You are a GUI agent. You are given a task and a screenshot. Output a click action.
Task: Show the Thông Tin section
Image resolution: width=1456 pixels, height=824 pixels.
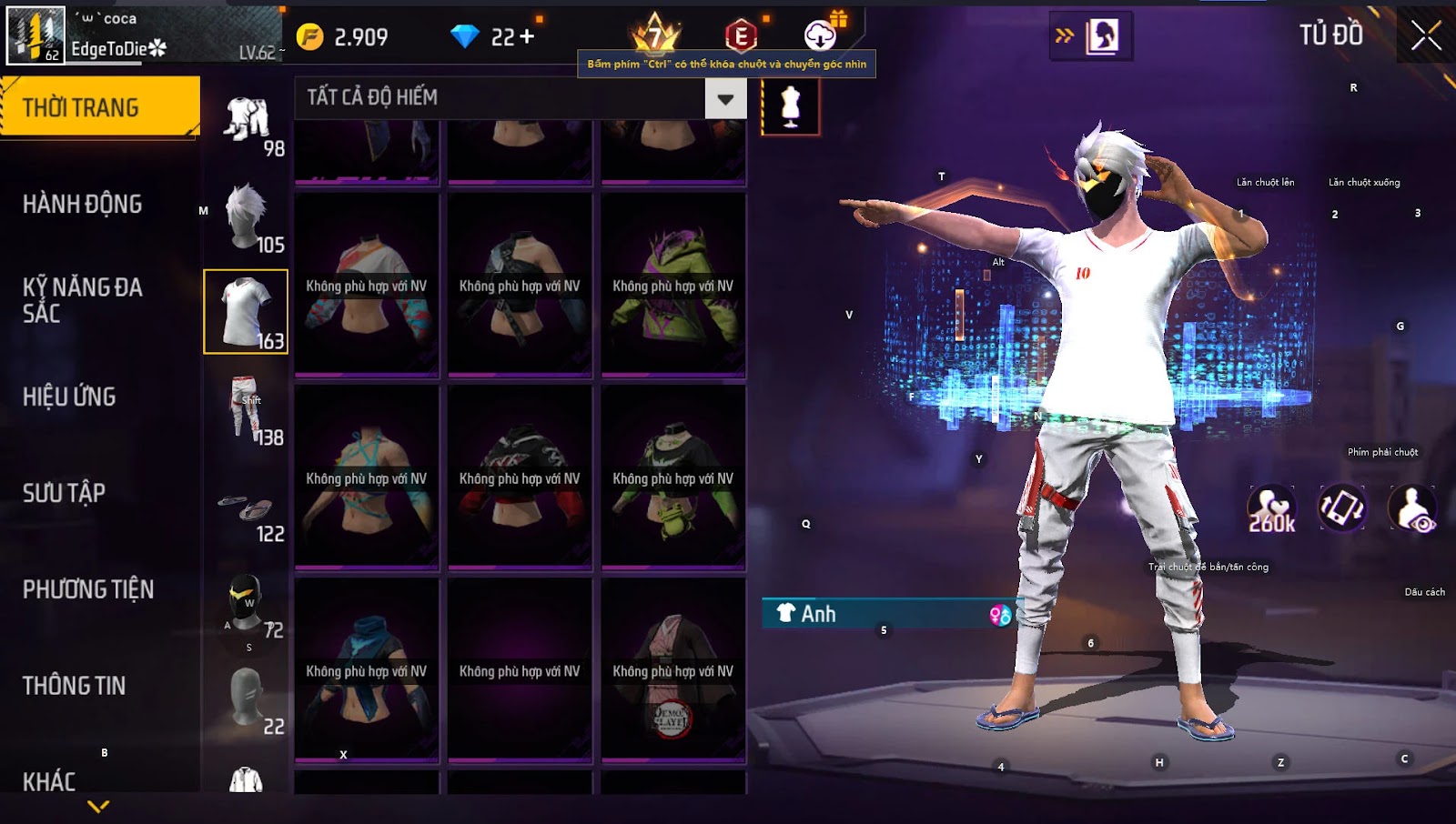coord(74,686)
